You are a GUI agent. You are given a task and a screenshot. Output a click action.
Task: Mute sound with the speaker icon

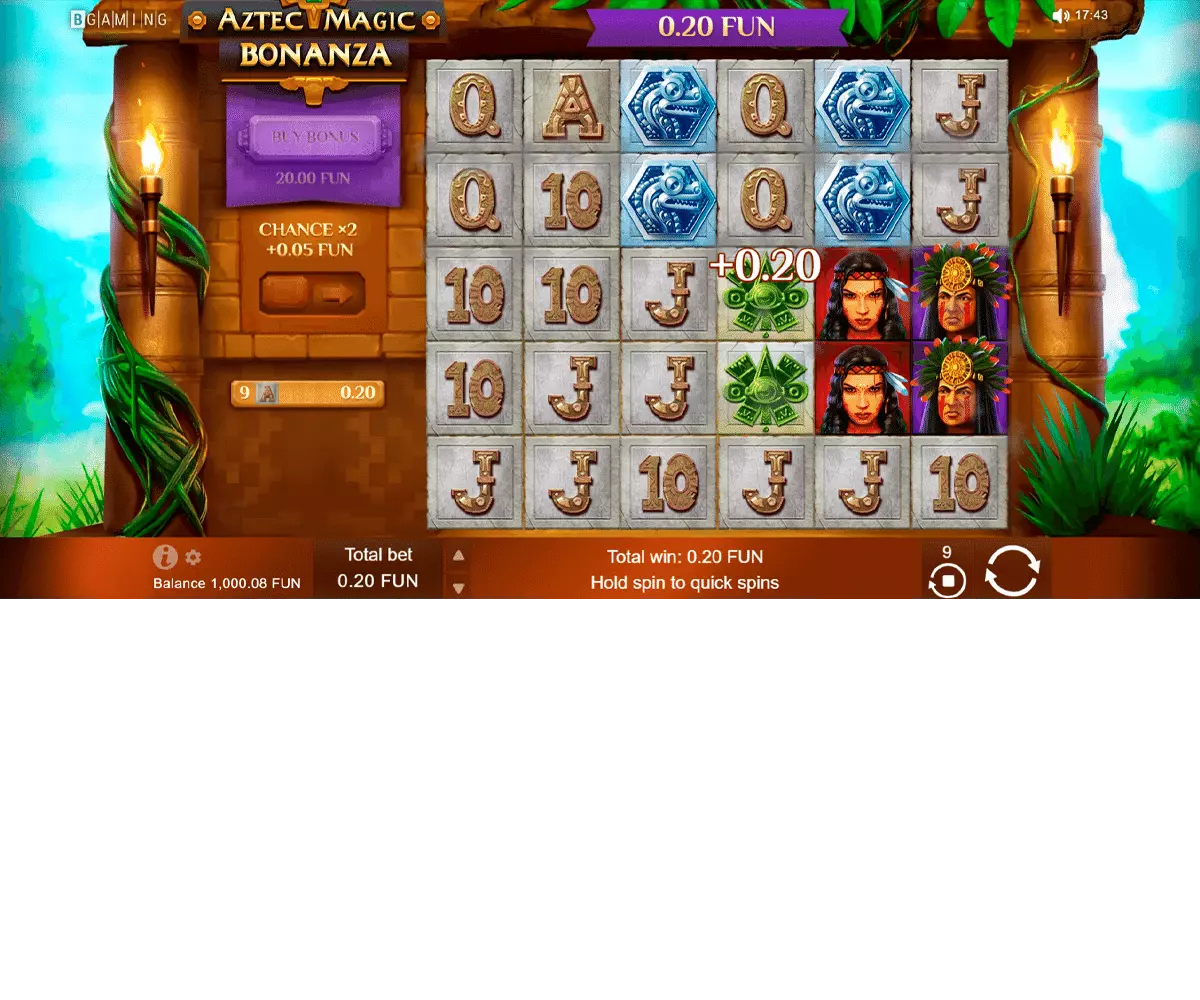(1061, 16)
